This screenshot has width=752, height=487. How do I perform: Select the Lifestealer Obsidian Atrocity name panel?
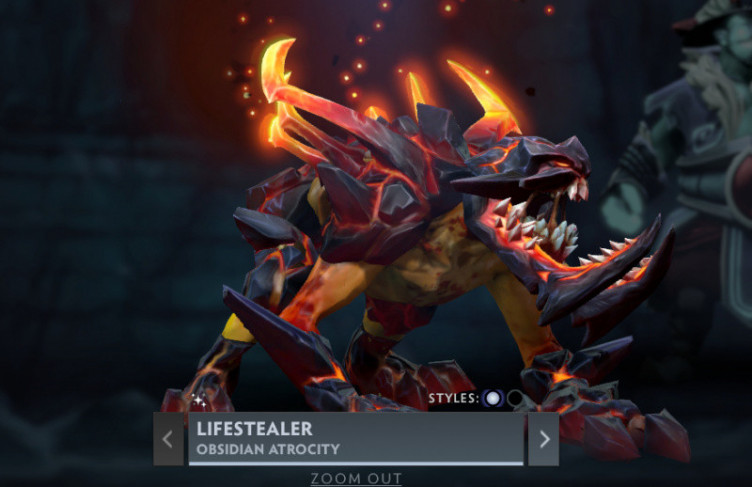click(x=355, y=439)
